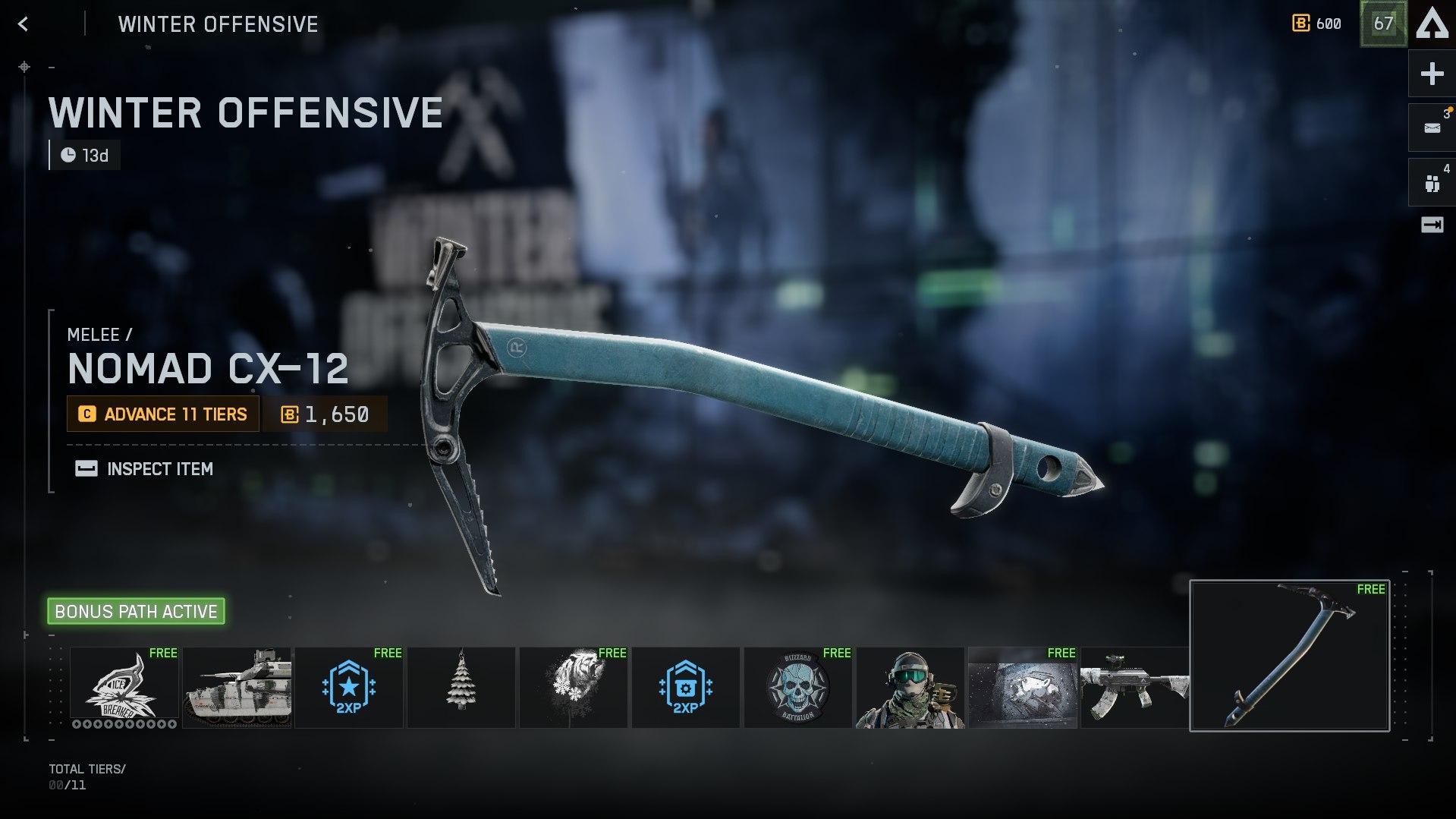The height and width of the screenshot is (819, 1456).
Task: Select the Christmas tree charm reward
Action: 461,687
